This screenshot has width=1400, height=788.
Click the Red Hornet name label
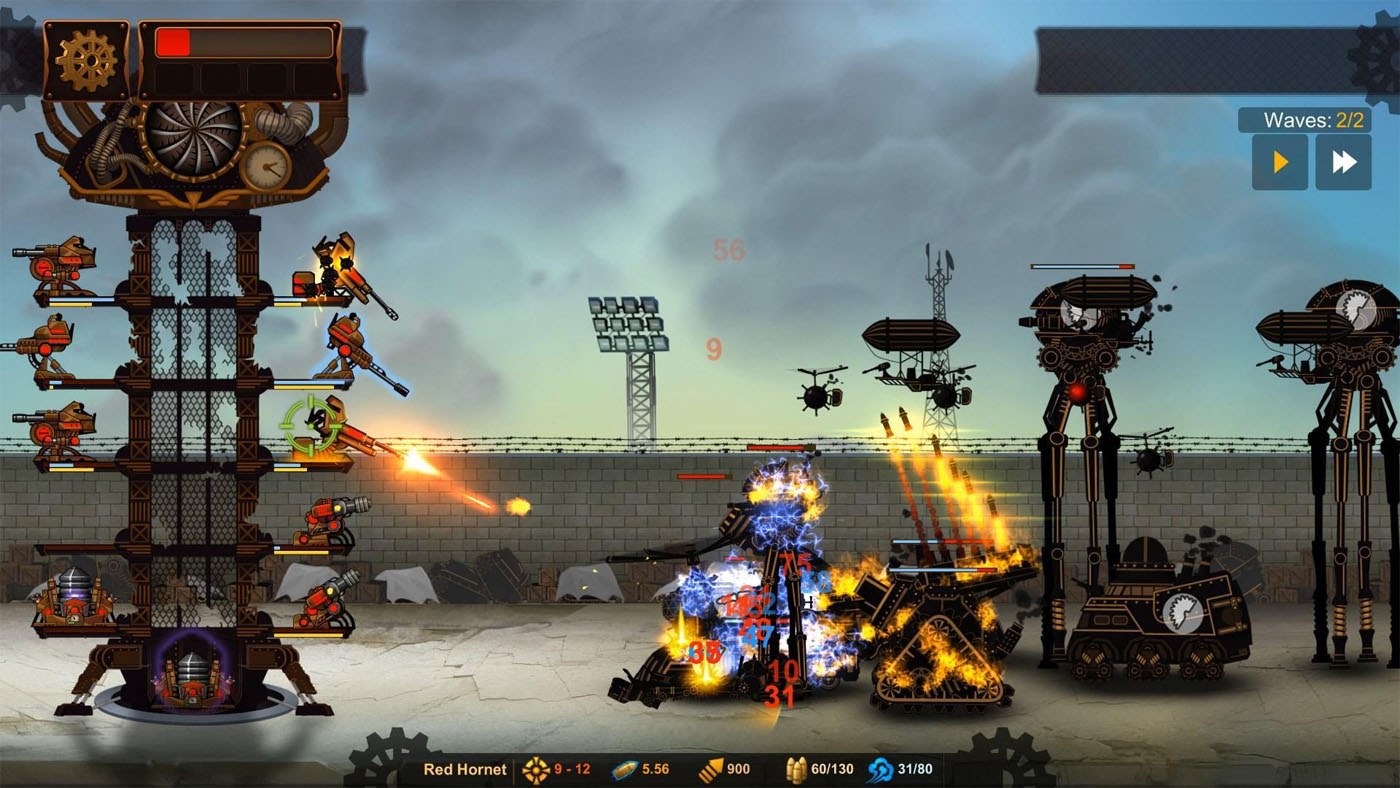click(466, 770)
